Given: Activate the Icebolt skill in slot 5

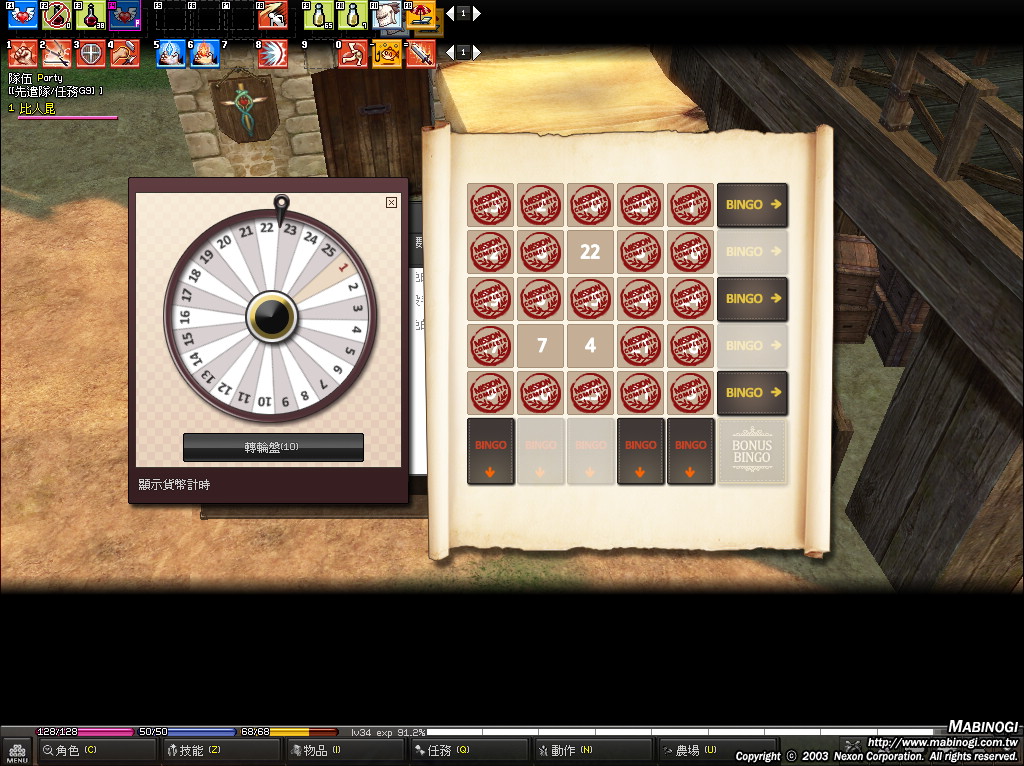Looking at the screenshot, I should [171, 53].
